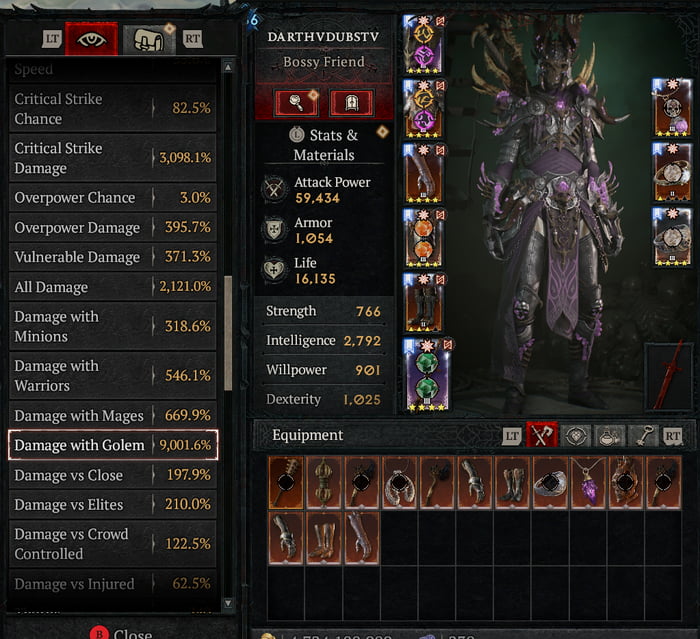Switch to the crossed axes Equipment tab
The image size is (700, 639).
pyautogui.click(x=542, y=435)
